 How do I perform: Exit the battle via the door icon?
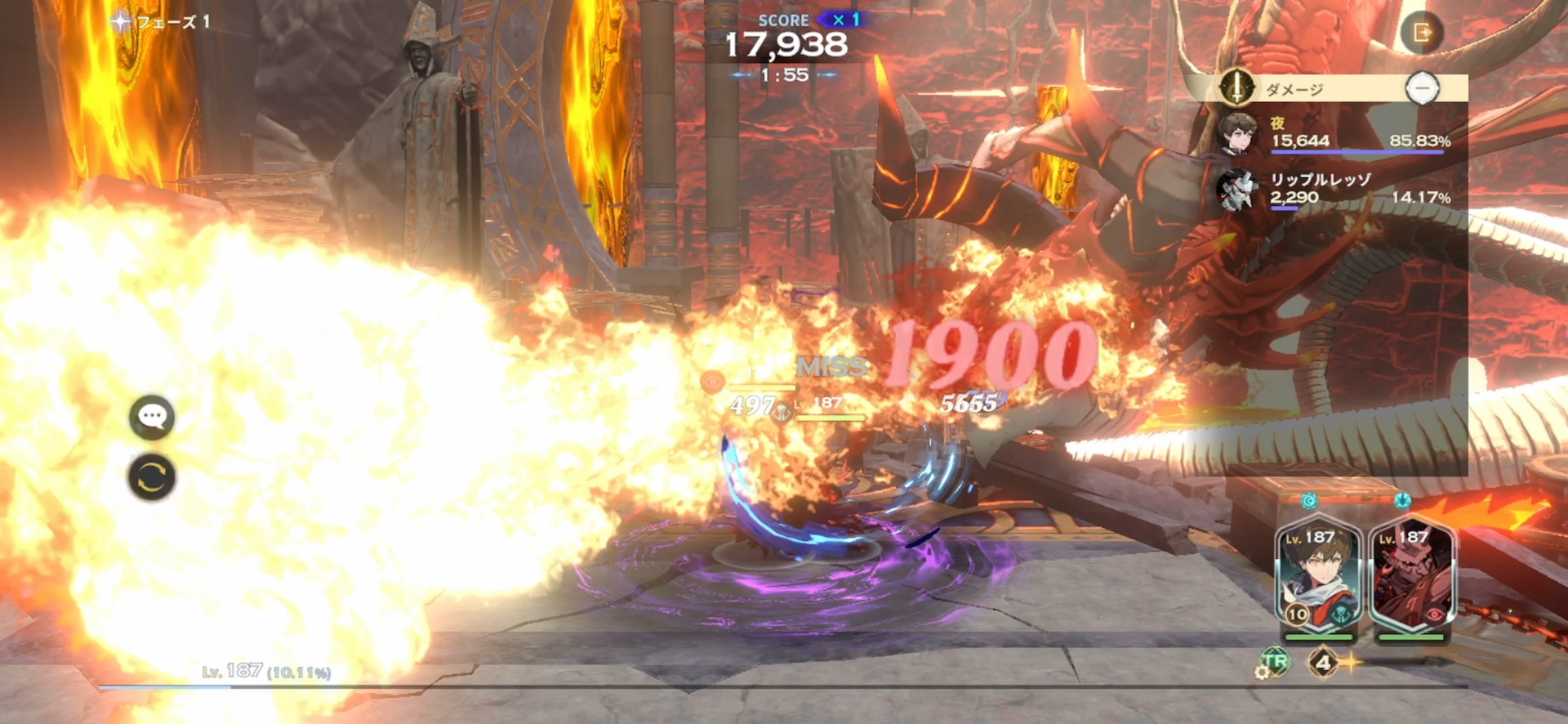pyautogui.click(x=1422, y=34)
